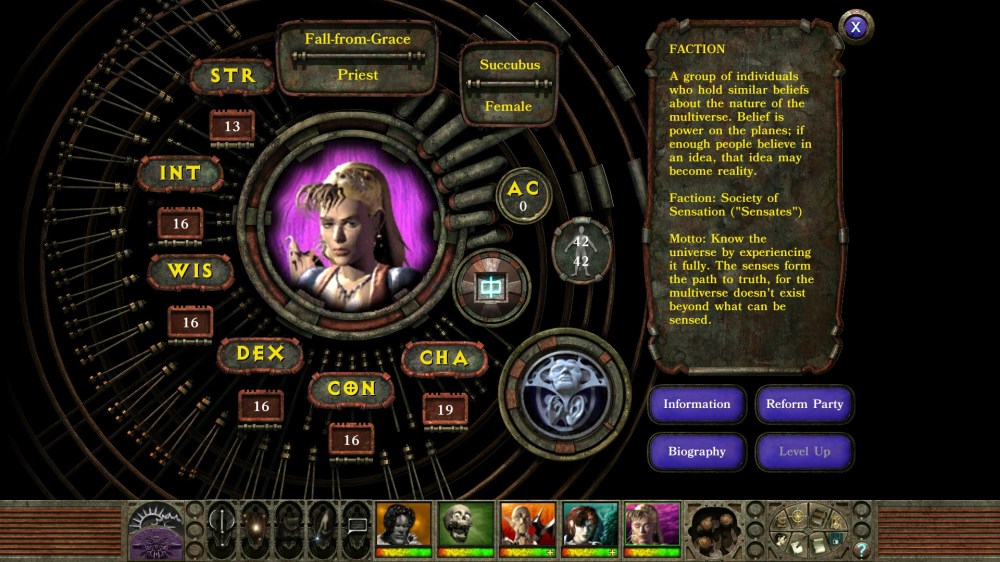This screenshot has width=1000, height=562.
Task: Choose the WIS stat label
Action: (x=190, y=271)
